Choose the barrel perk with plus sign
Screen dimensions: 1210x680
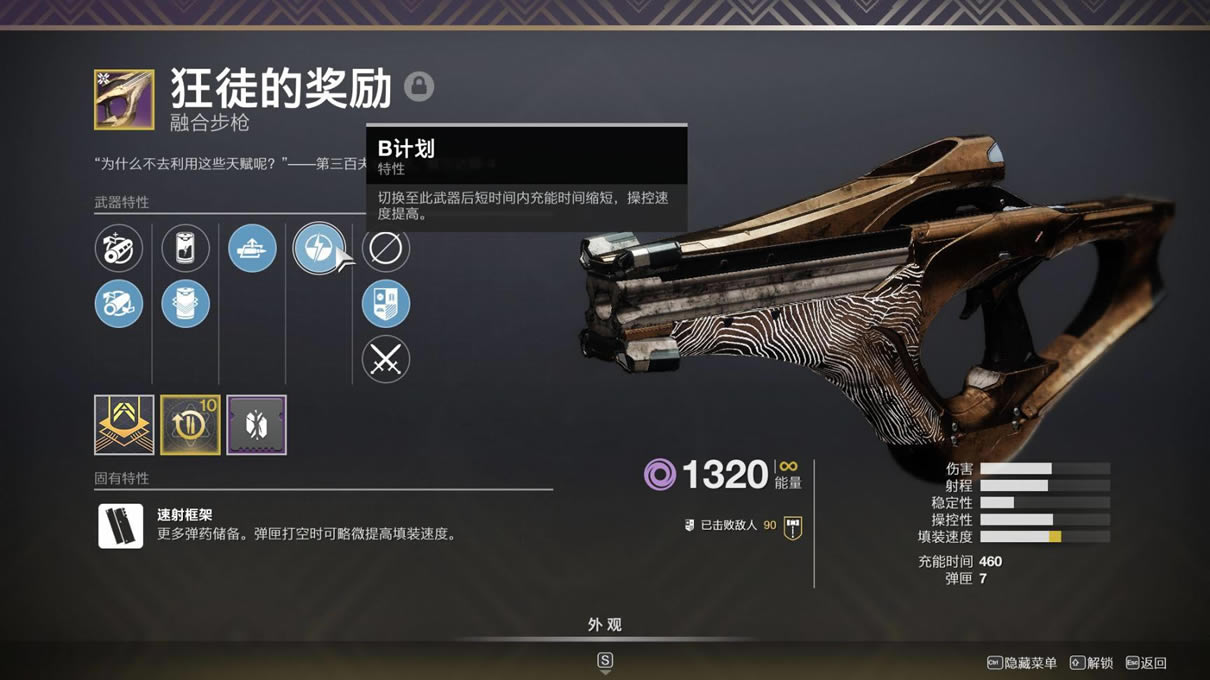click(x=119, y=249)
